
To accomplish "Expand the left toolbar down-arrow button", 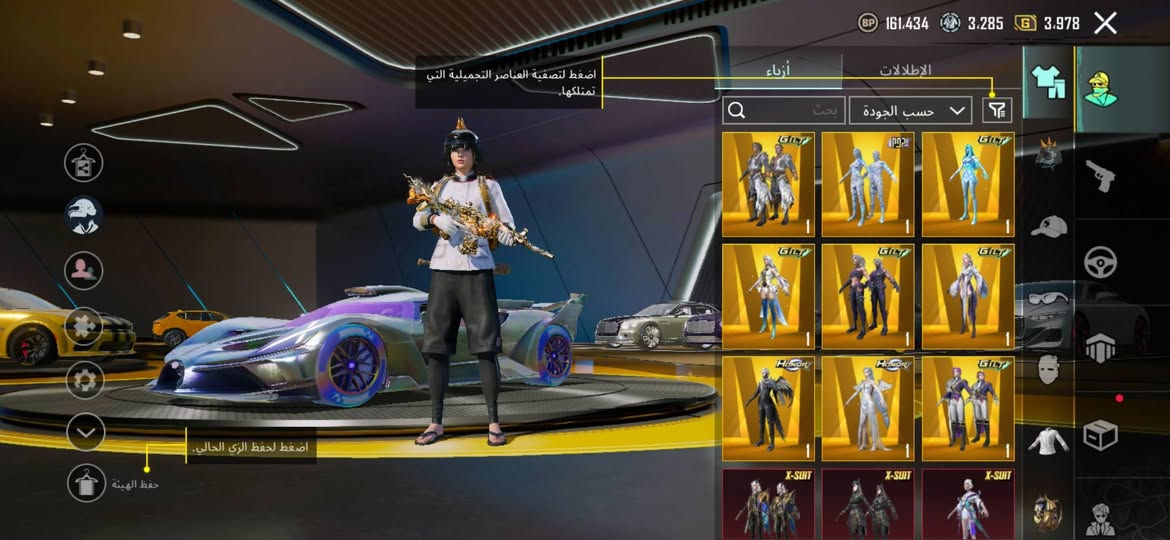I will (86, 432).
